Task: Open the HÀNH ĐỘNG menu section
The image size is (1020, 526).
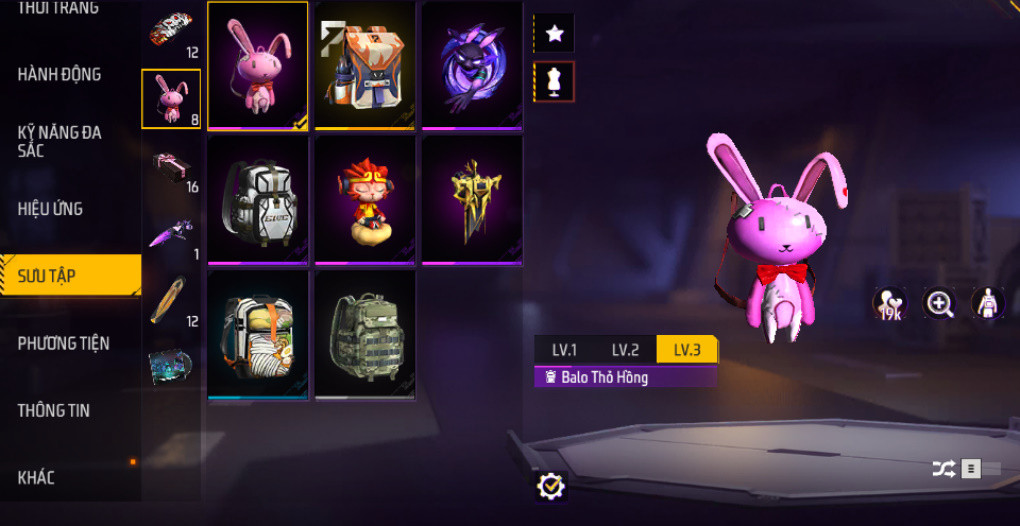Action: coord(60,74)
